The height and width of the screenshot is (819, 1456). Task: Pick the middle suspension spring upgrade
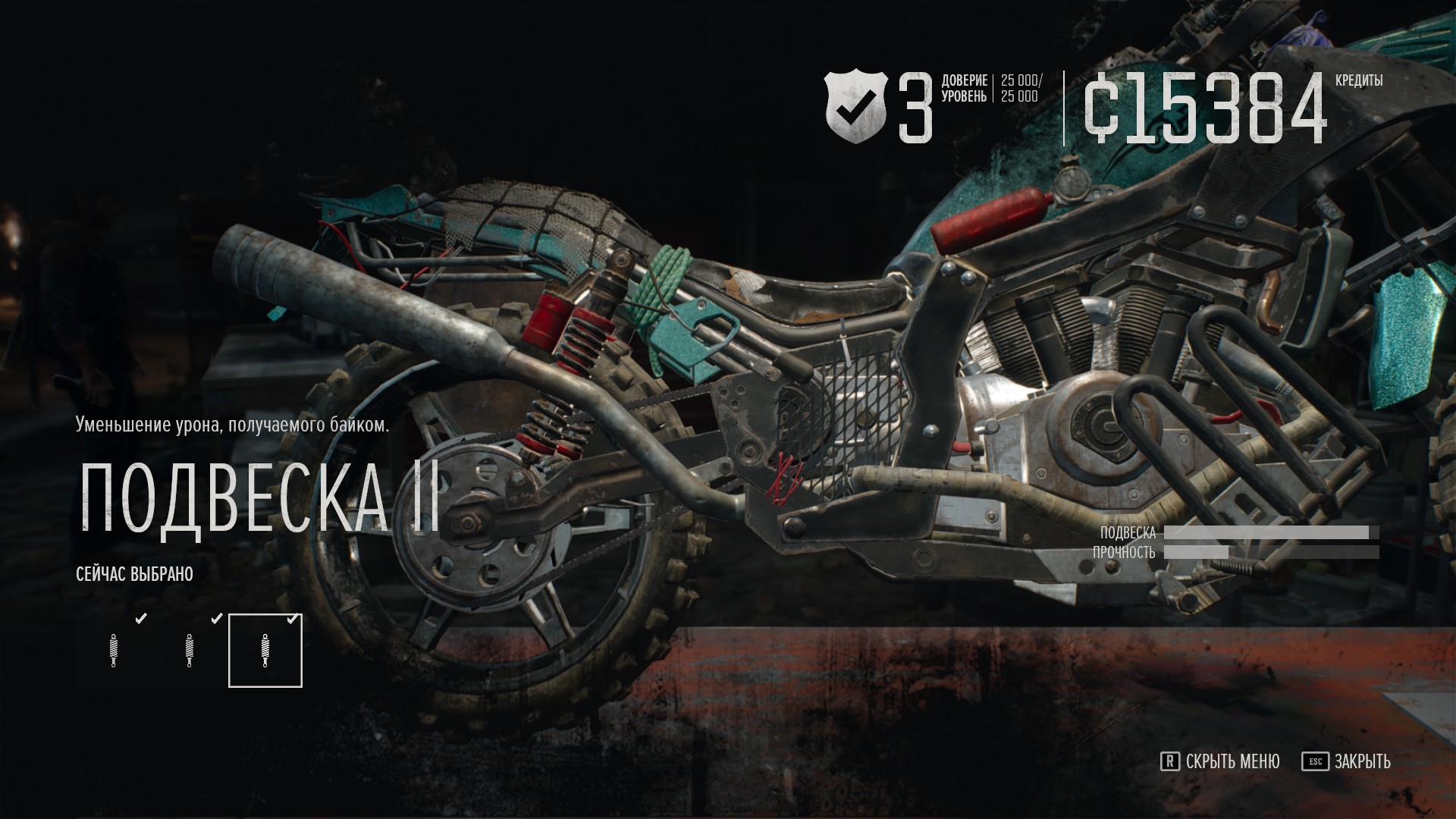pos(190,651)
